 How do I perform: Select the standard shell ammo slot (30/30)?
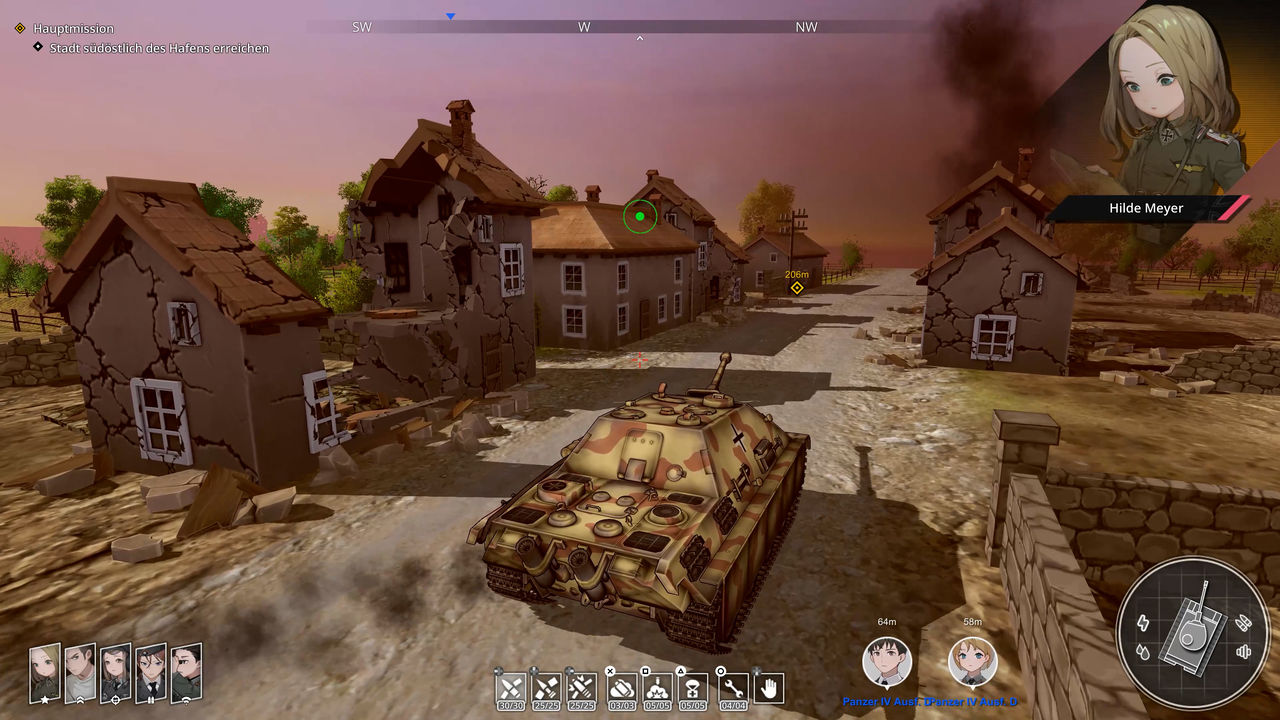(511, 688)
